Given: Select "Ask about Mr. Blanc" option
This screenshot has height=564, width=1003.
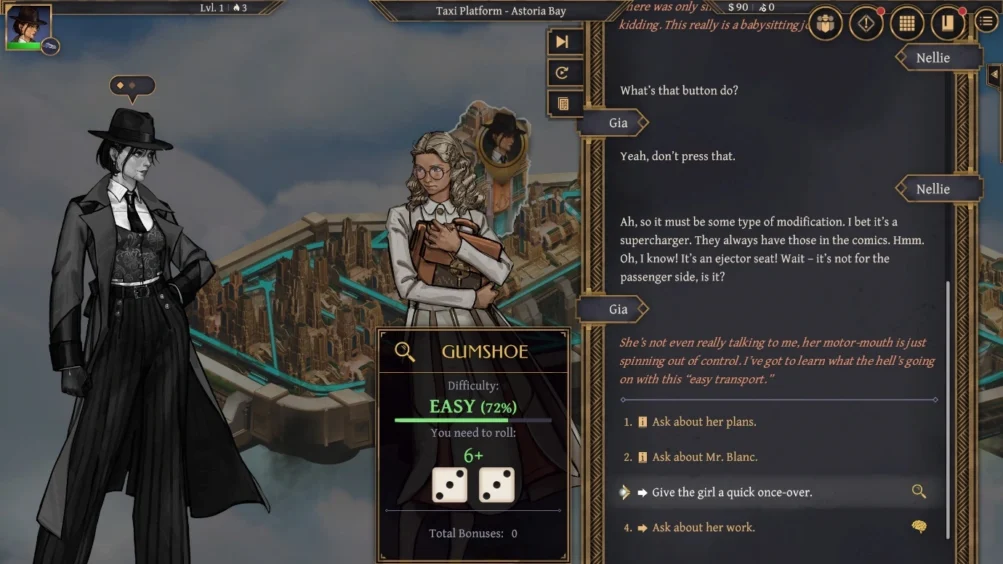Looking at the screenshot, I should pos(704,457).
